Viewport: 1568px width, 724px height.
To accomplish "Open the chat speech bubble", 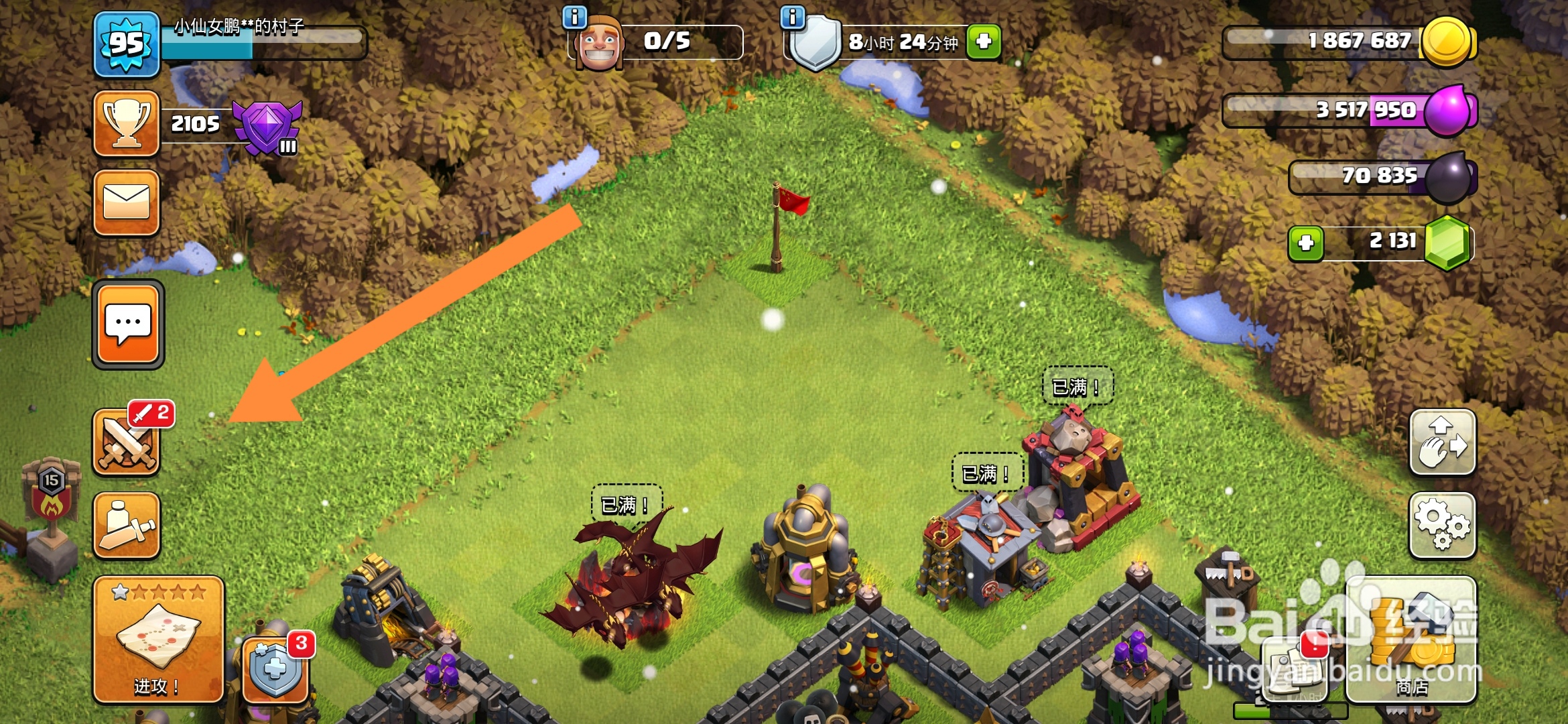I will click(128, 325).
